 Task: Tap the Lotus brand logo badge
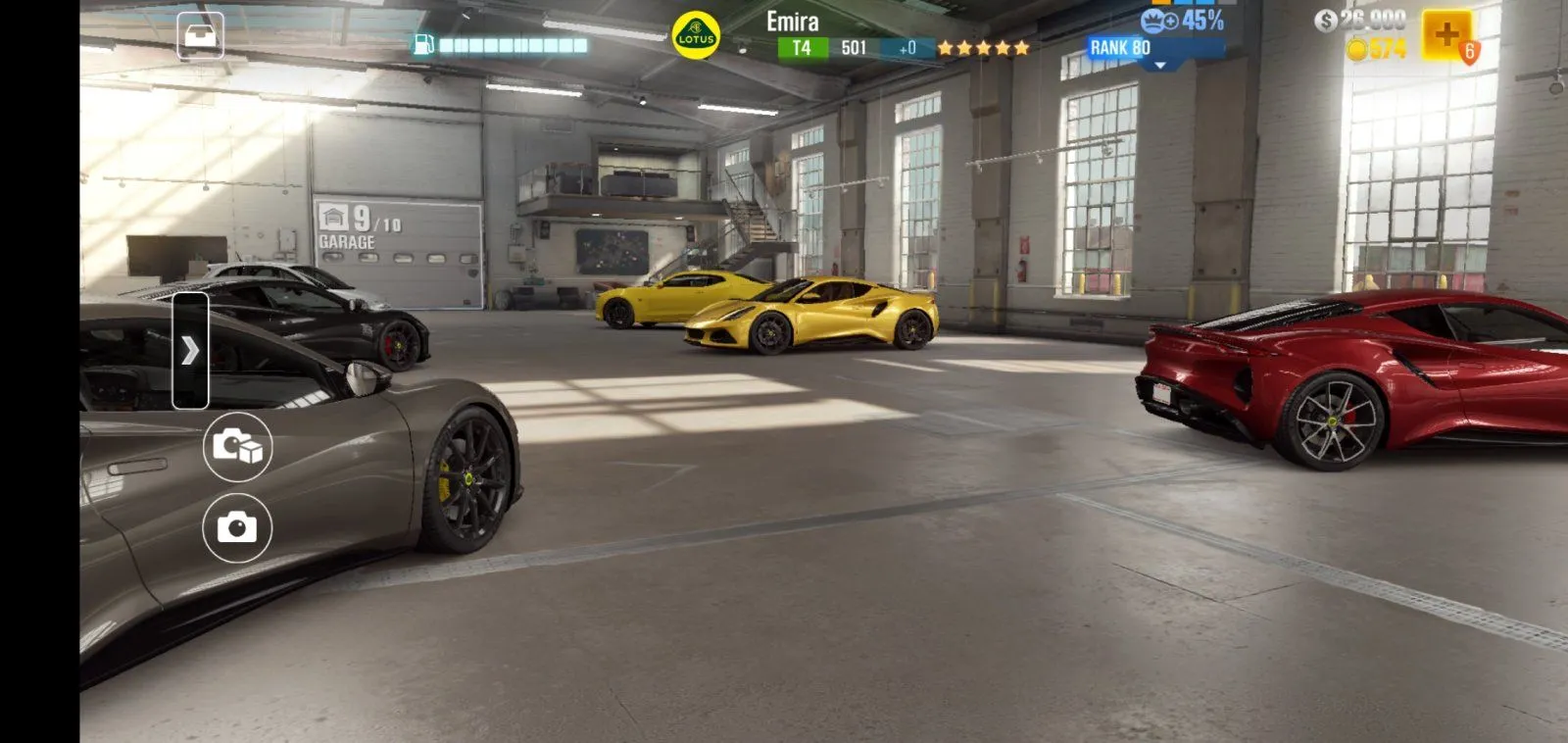696,36
